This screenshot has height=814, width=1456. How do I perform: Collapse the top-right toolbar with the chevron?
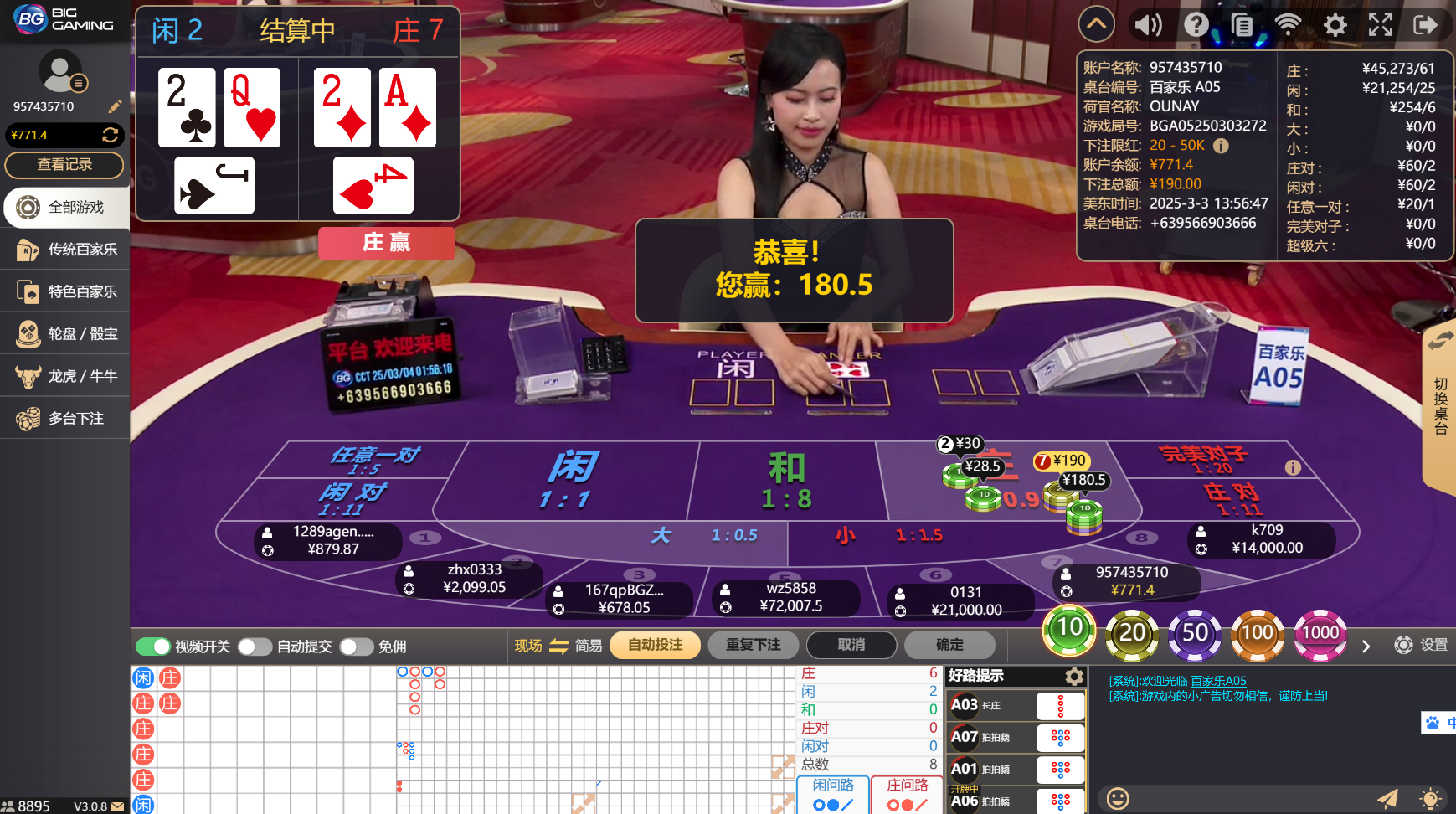pos(1097,24)
